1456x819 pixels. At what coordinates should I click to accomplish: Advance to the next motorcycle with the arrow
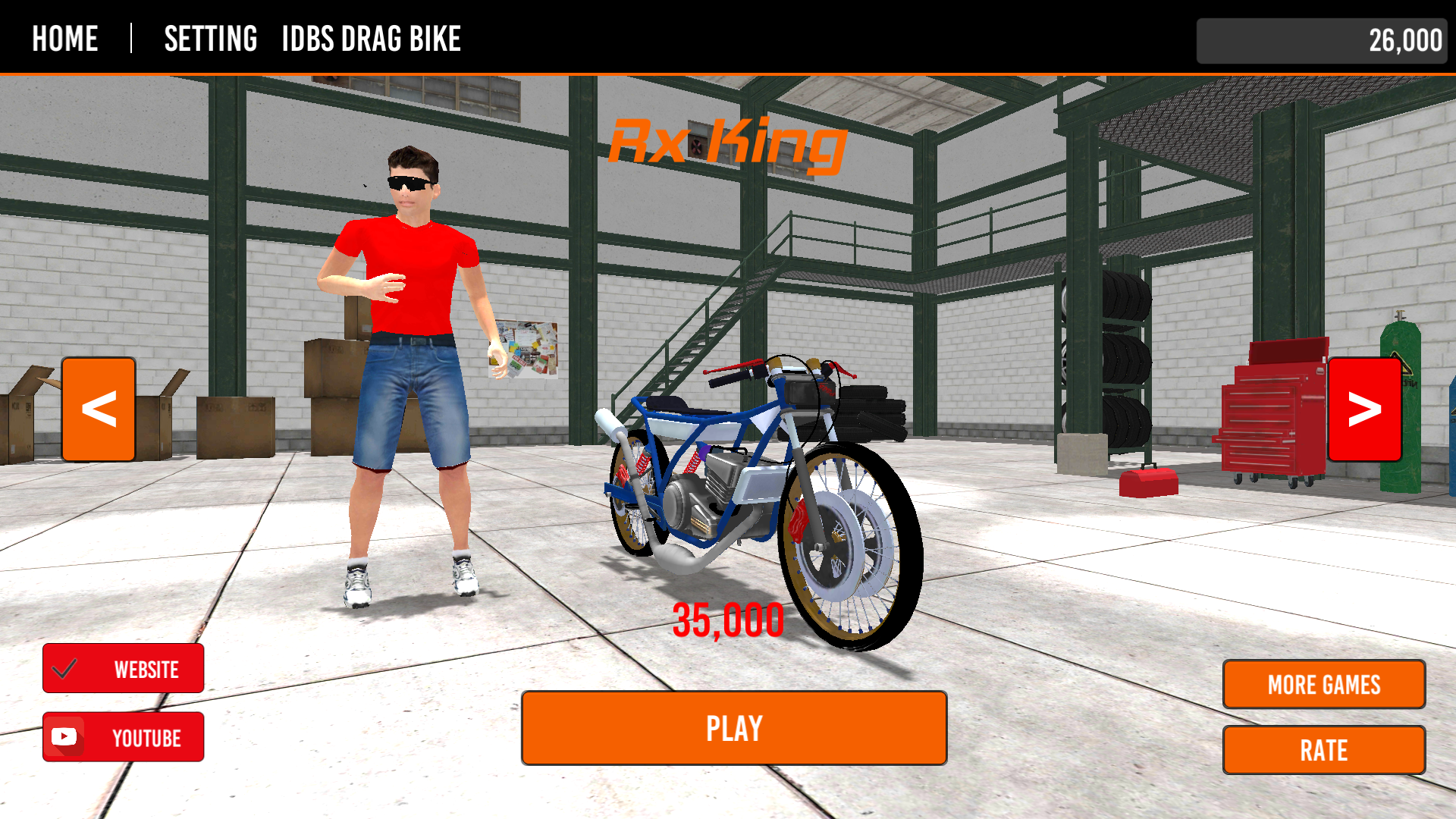click(x=1363, y=408)
